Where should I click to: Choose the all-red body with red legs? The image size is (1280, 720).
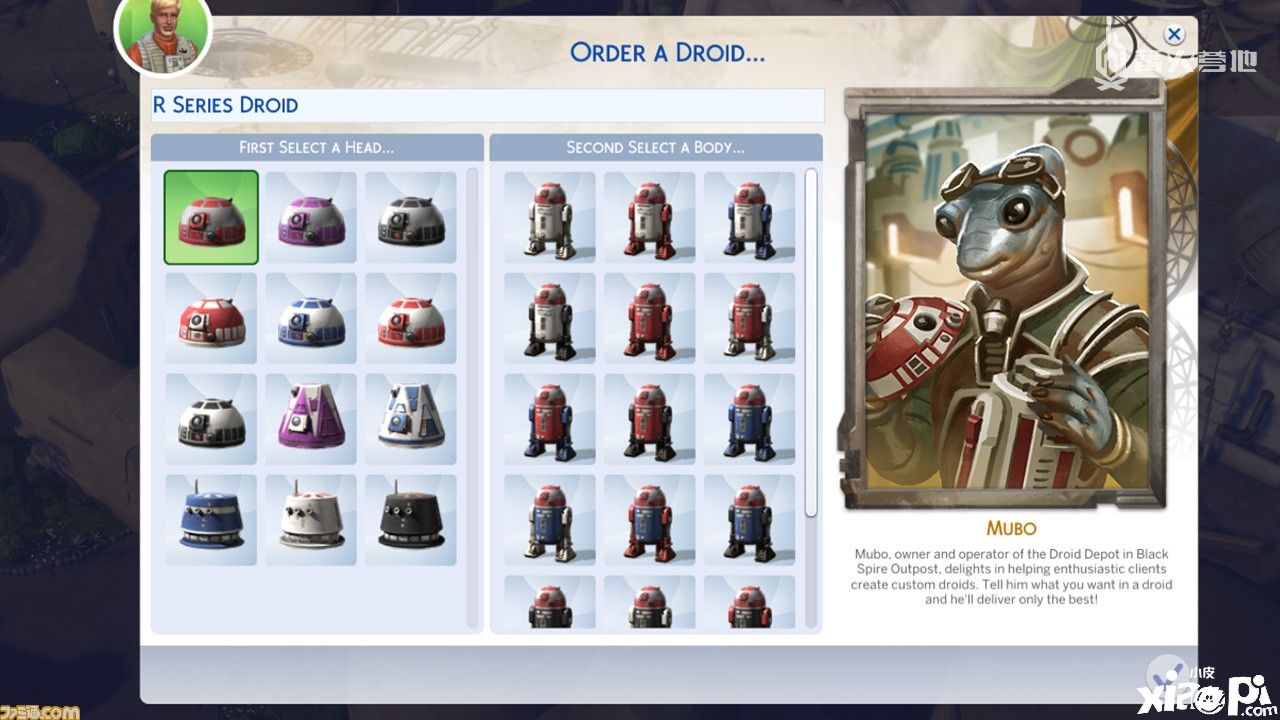(650, 318)
